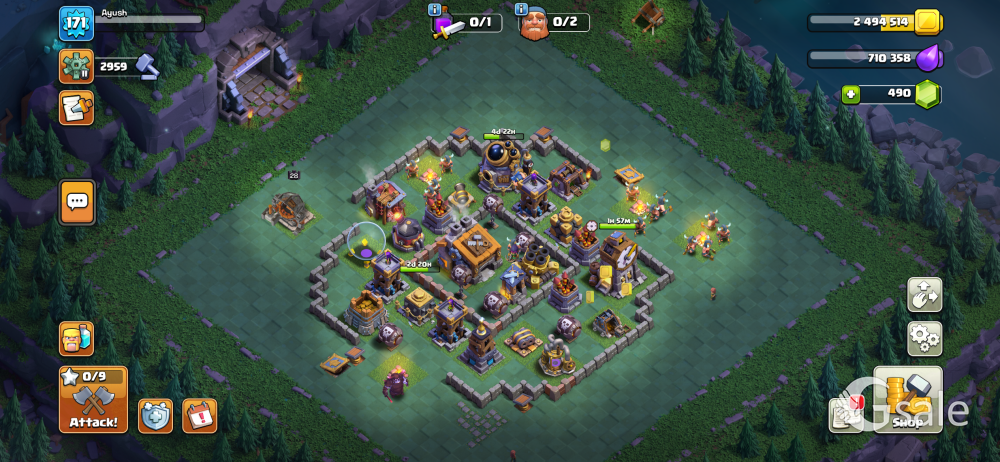This screenshot has width=1000, height=462.
Task: Open the clan gear badge
Action: (x=76, y=67)
